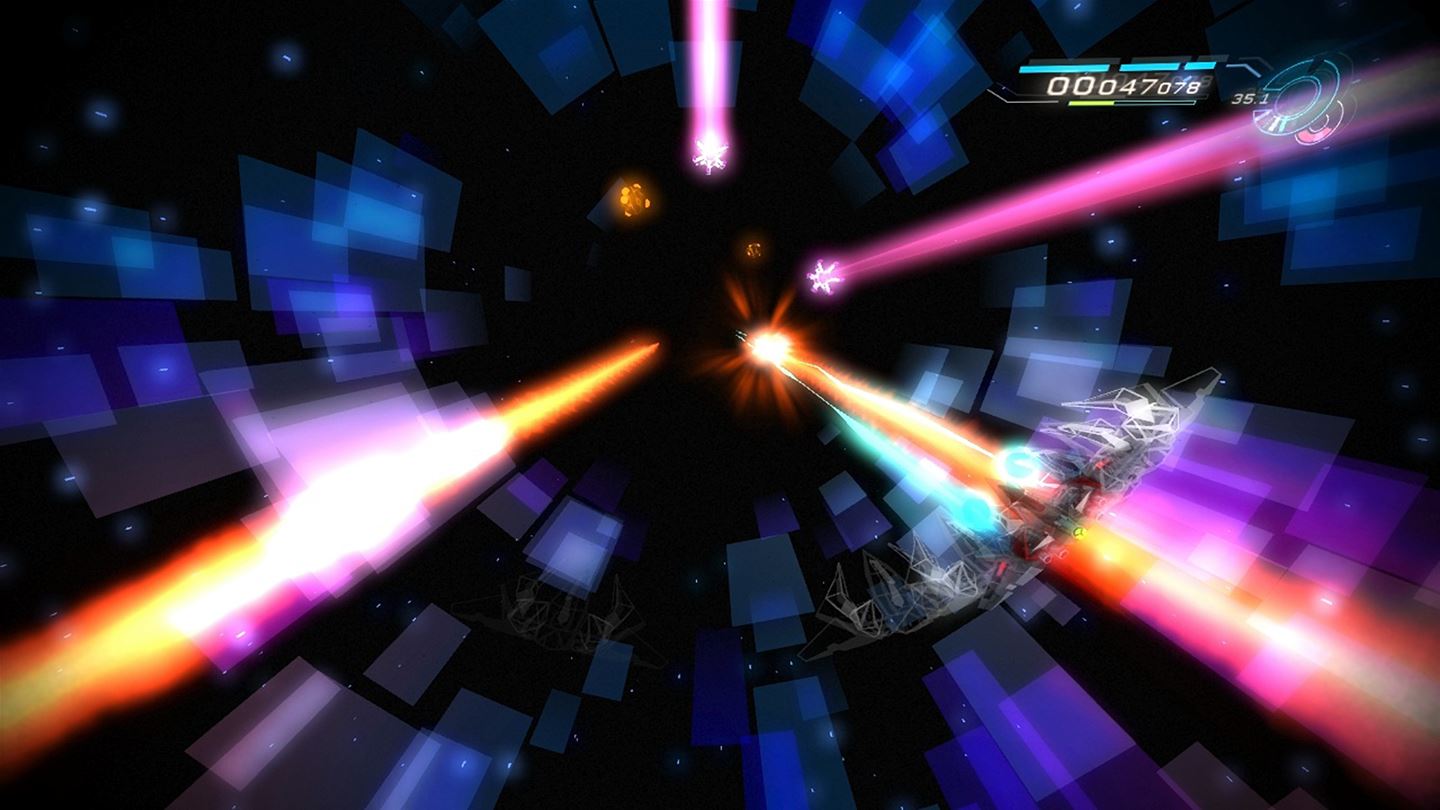Click the green progress bar under the score

1090,102
